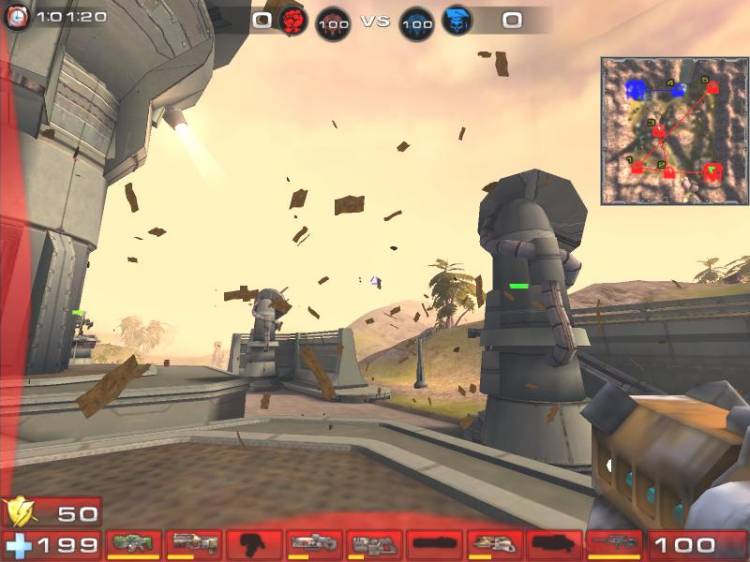Click the blue team emblem

(457, 20)
